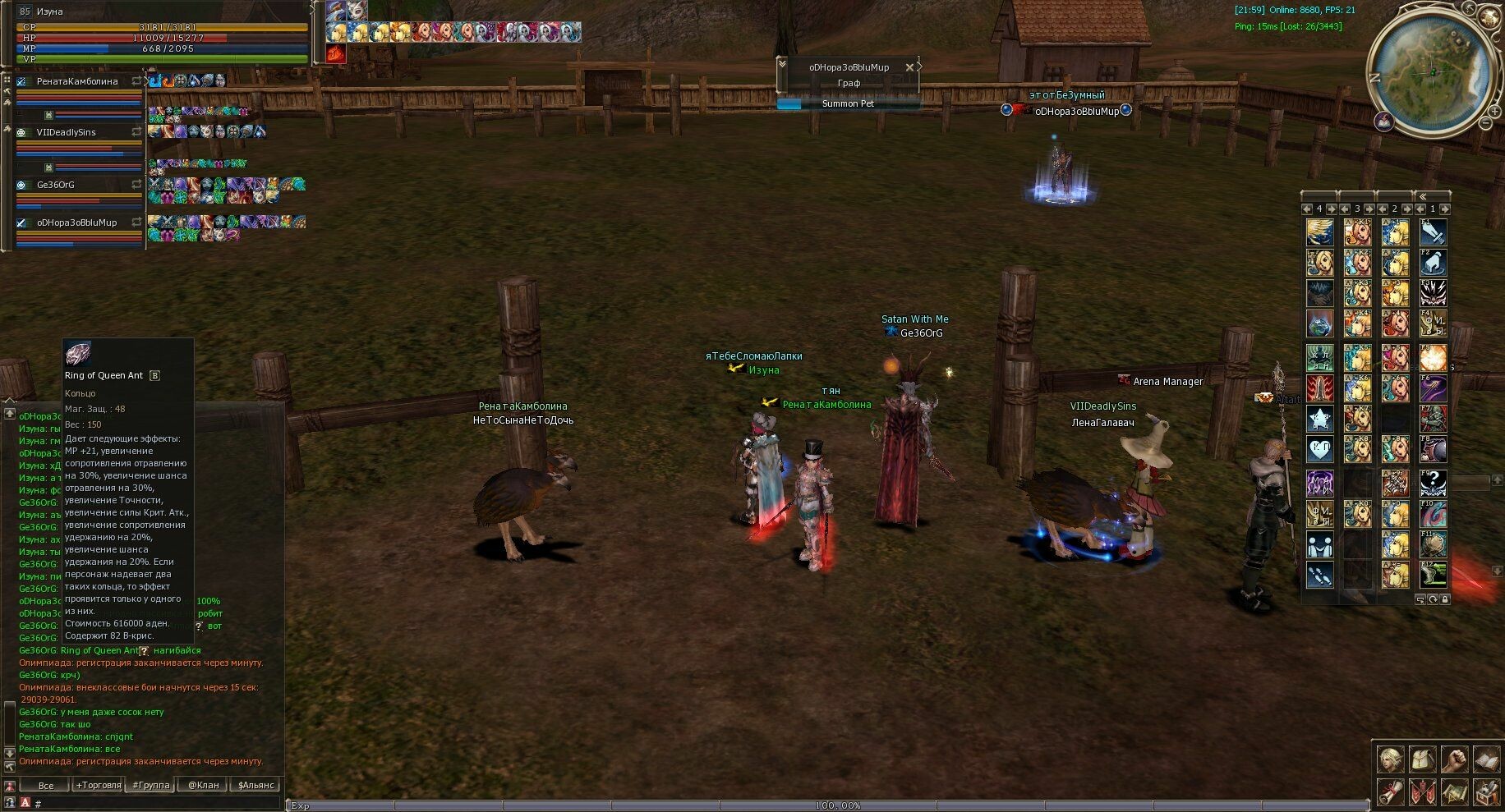This screenshot has width=1505, height=812.
Task: Open the @Клан clan chat tab
Action: click(x=204, y=786)
